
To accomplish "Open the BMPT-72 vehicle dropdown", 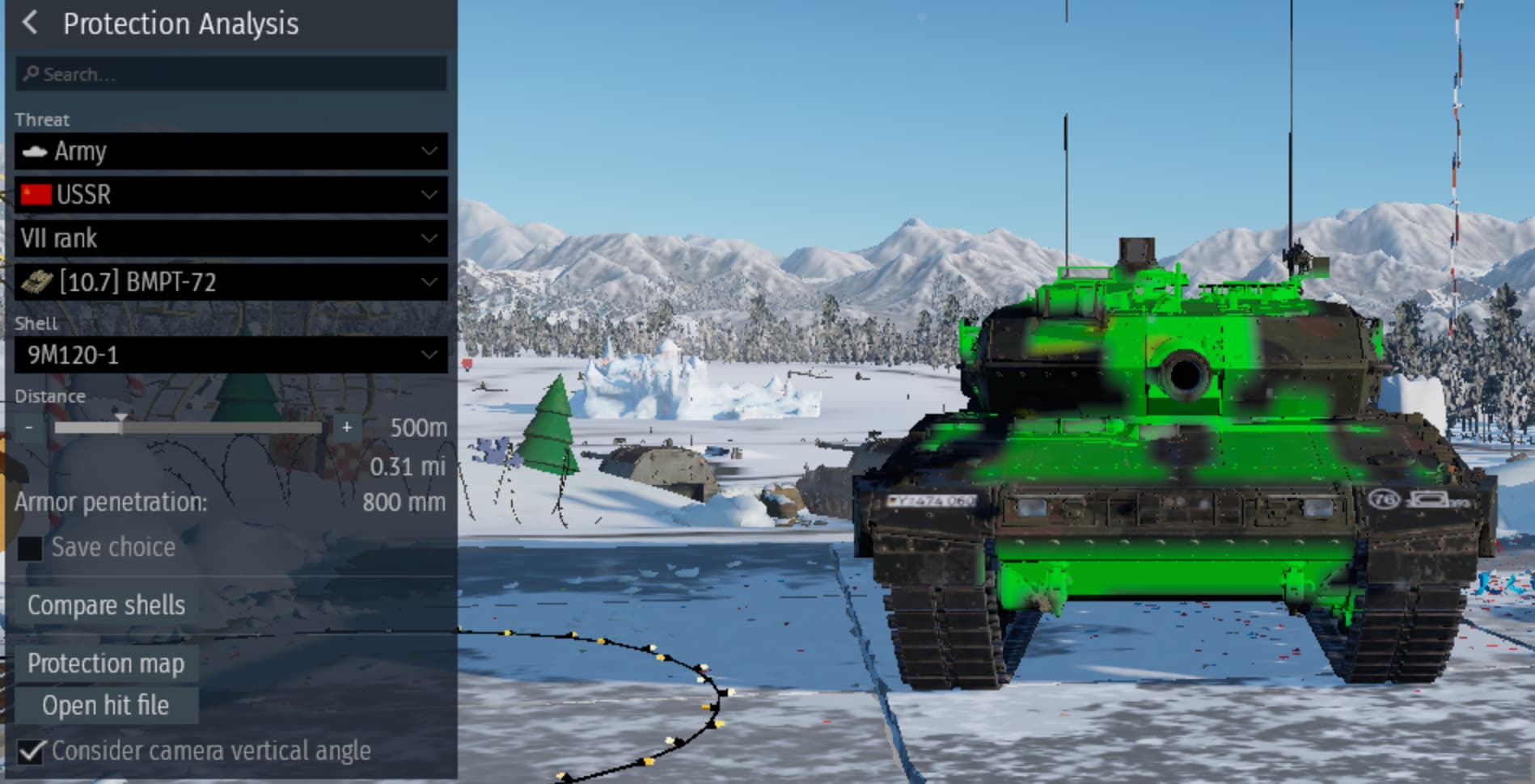I will click(230, 282).
